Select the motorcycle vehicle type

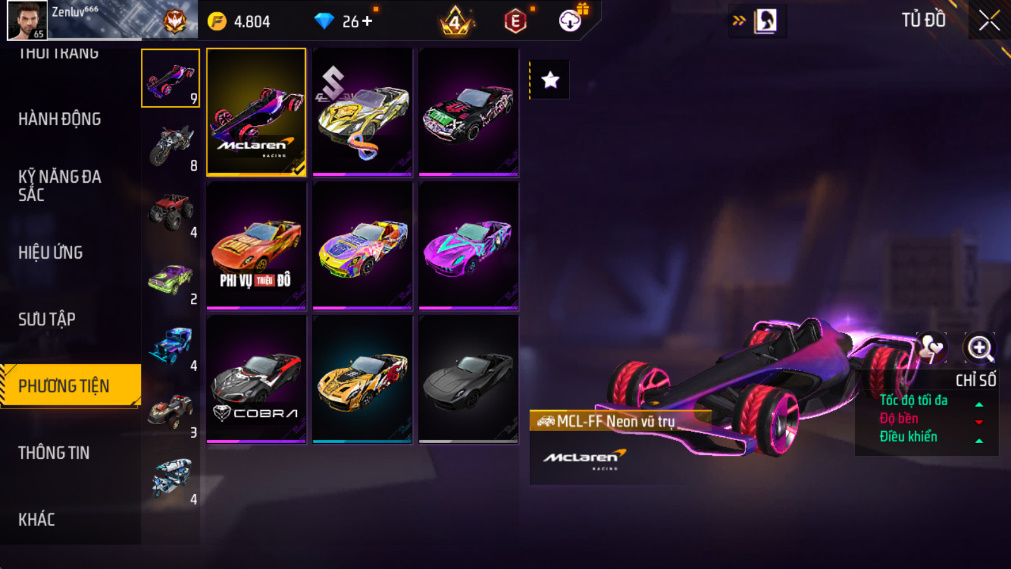pos(171,144)
